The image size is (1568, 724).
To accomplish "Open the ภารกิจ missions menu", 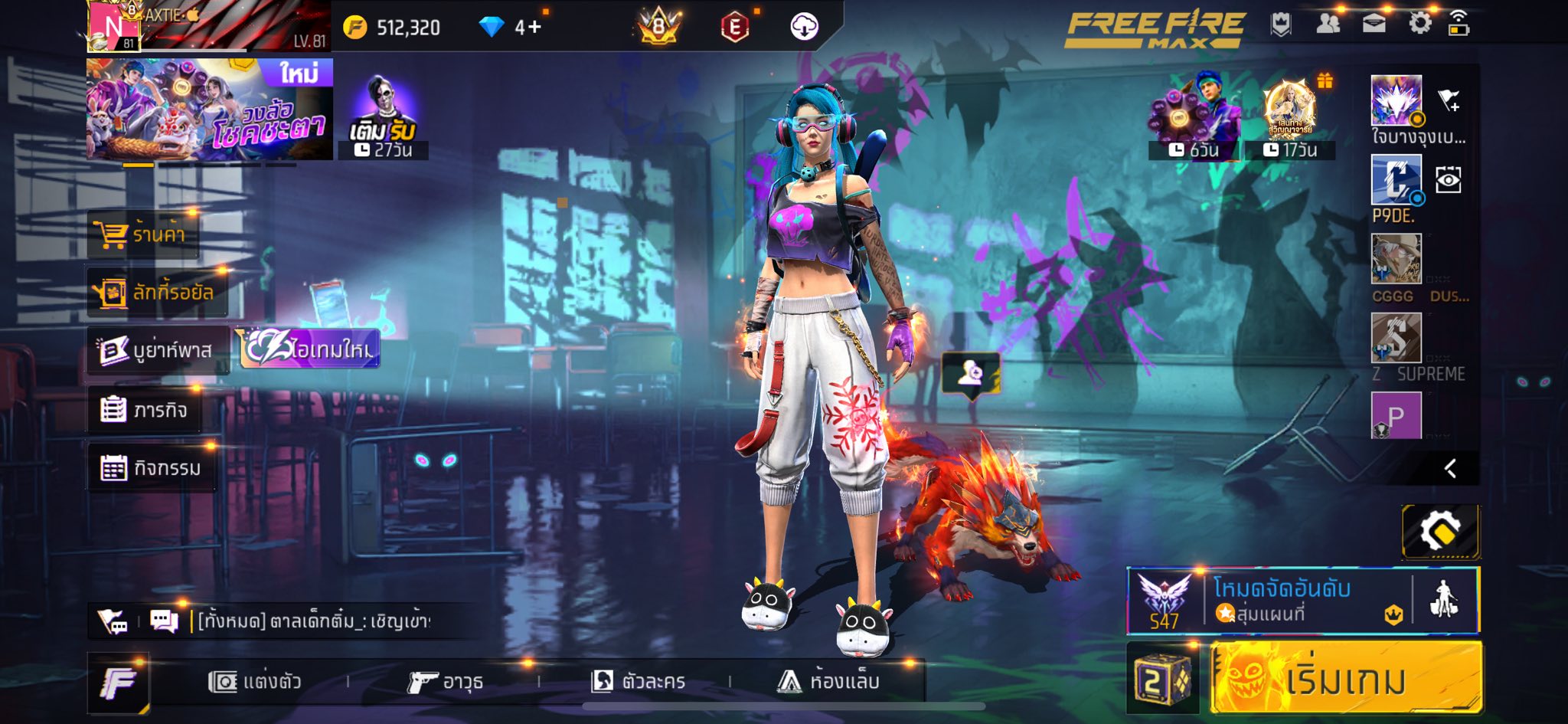I will click(x=144, y=410).
